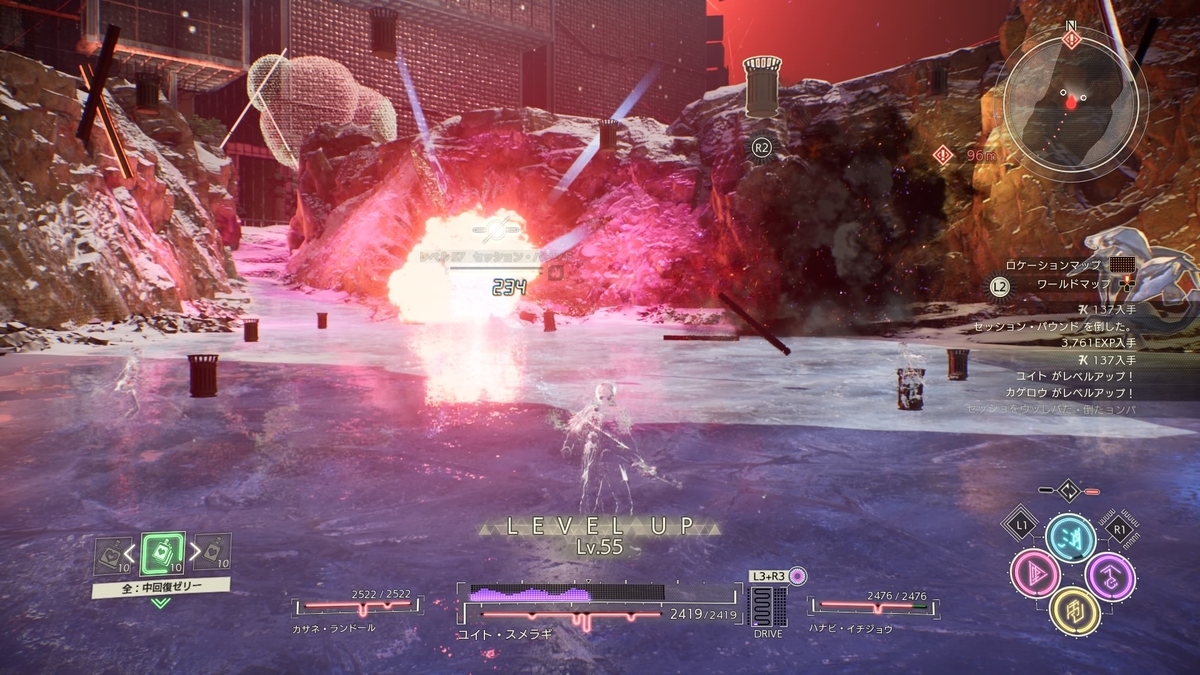Select the next item slot on the right
The image size is (1200, 675).
point(216,551)
